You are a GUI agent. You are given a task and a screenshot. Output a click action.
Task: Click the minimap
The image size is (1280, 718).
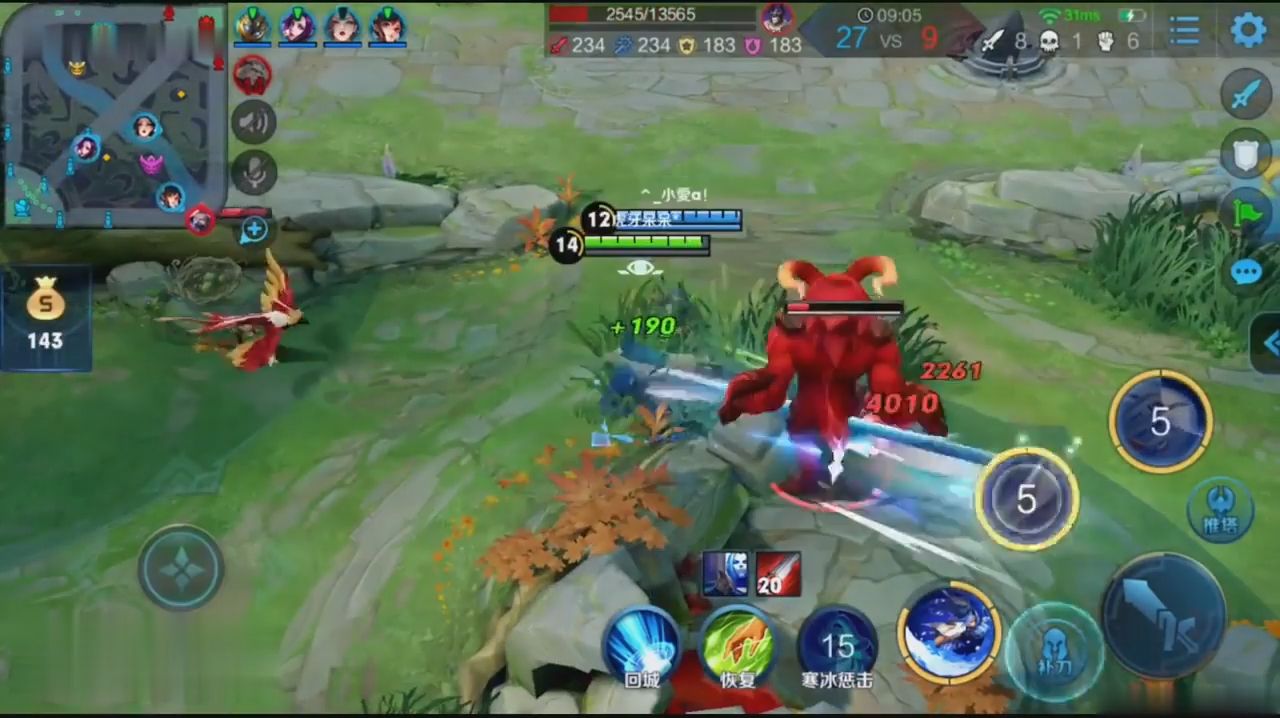pyautogui.click(x=113, y=115)
